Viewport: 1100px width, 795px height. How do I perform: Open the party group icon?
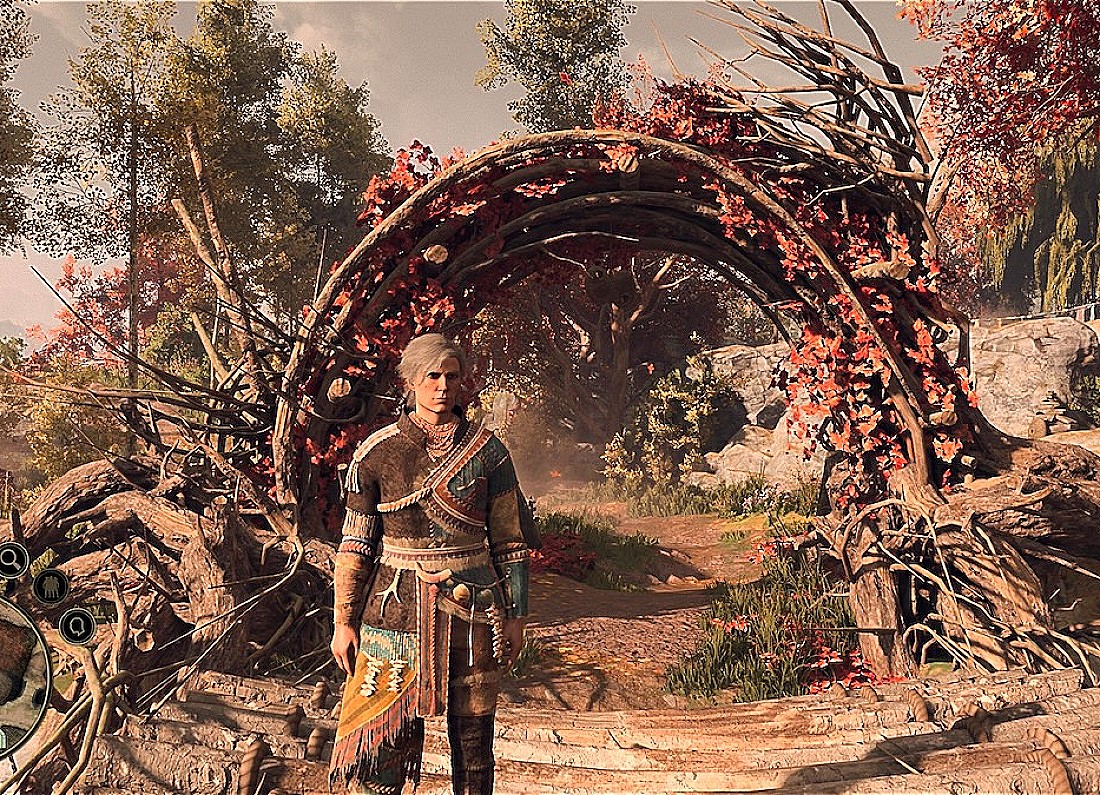tap(50, 586)
